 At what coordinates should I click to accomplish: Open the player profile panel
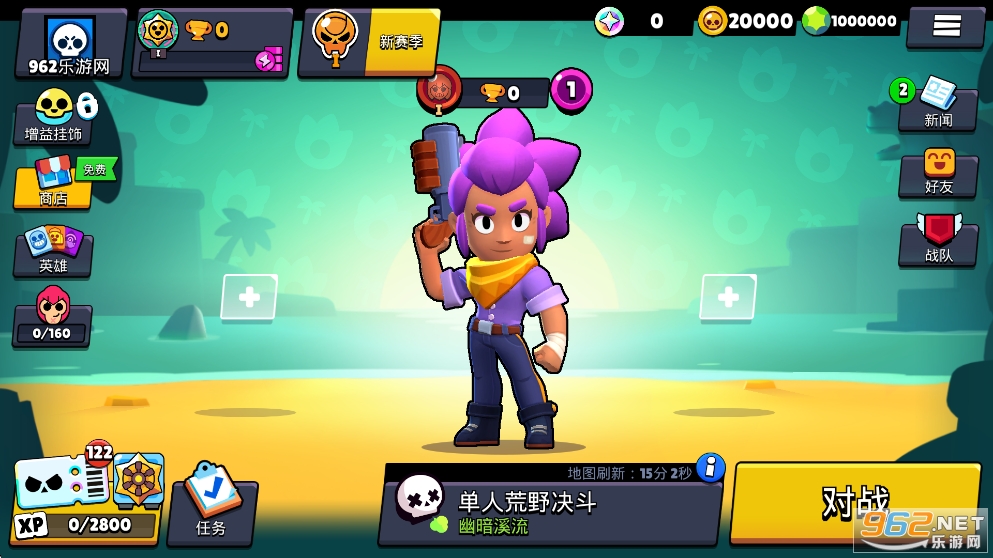(70, 44)
